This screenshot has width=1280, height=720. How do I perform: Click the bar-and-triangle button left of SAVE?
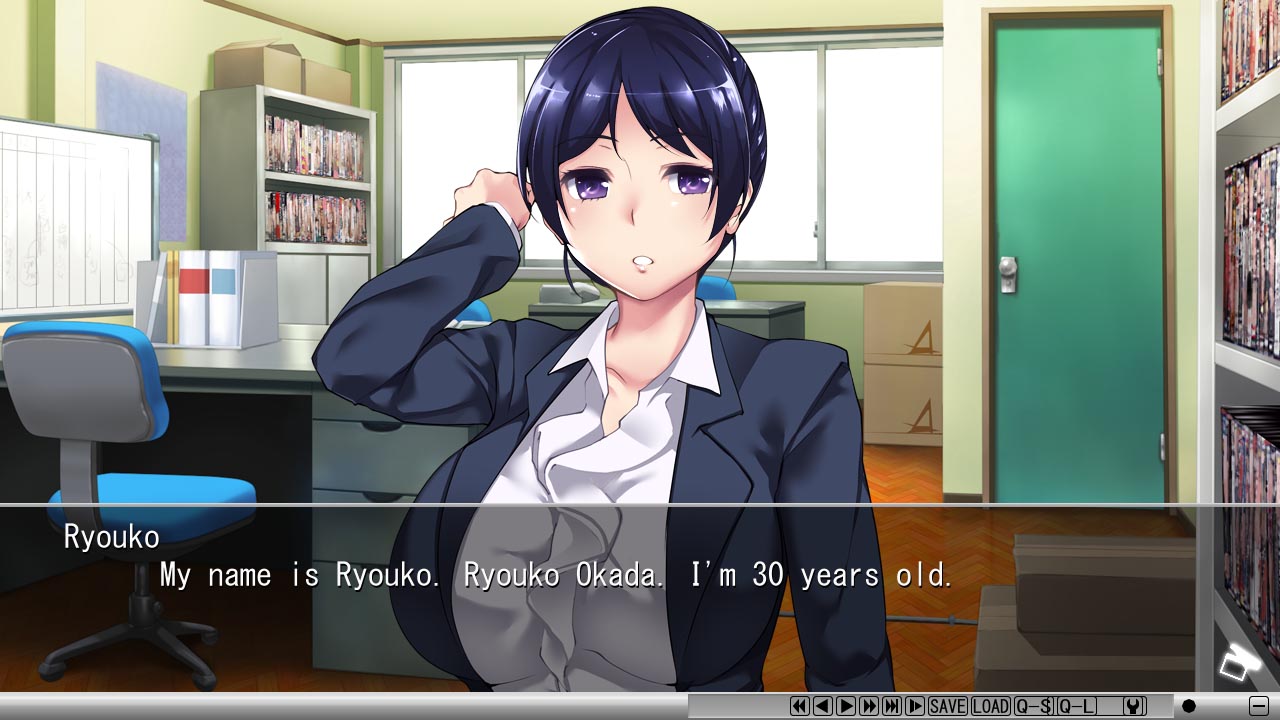coord(915,706)
